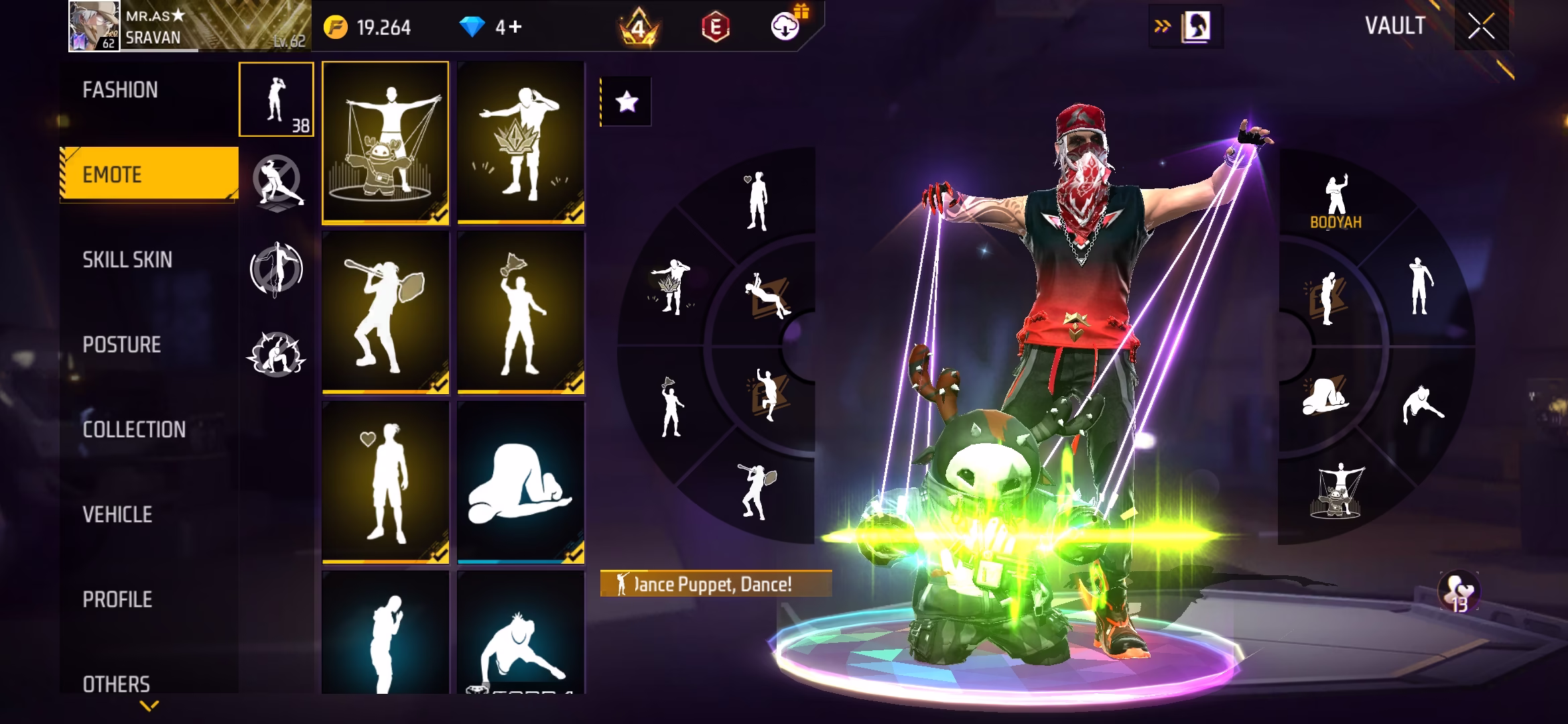
Task: Show more categories with the down arrow
Action: 149,705
